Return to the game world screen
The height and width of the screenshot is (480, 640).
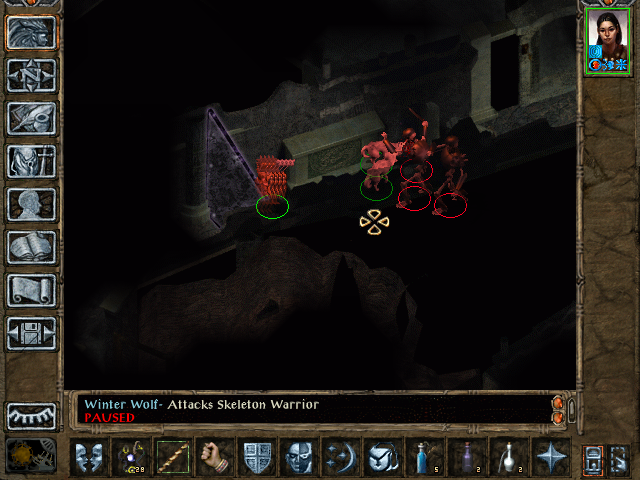31,33
